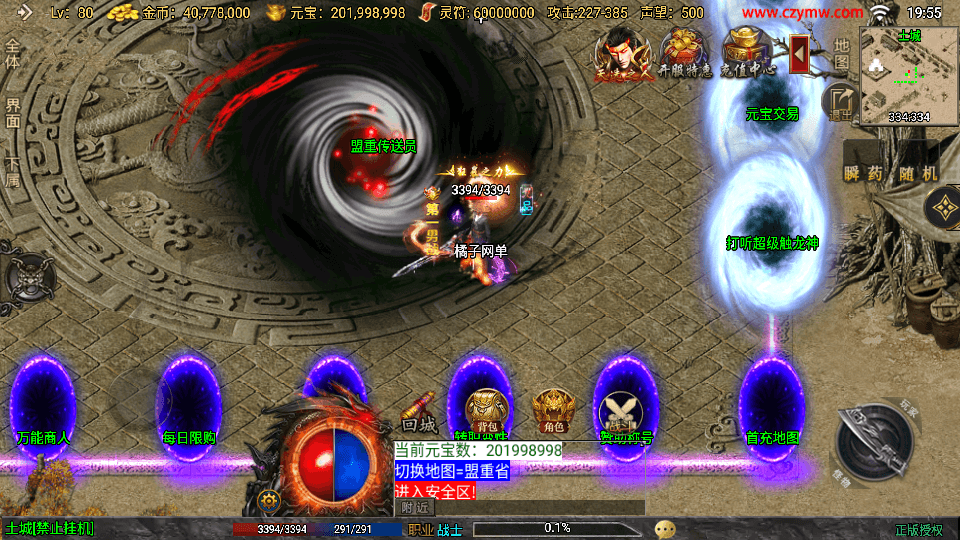Viewport: 960px width, 540px height.
Task: Select the 下属 subordinates tab
Action: tap(13, 172)
